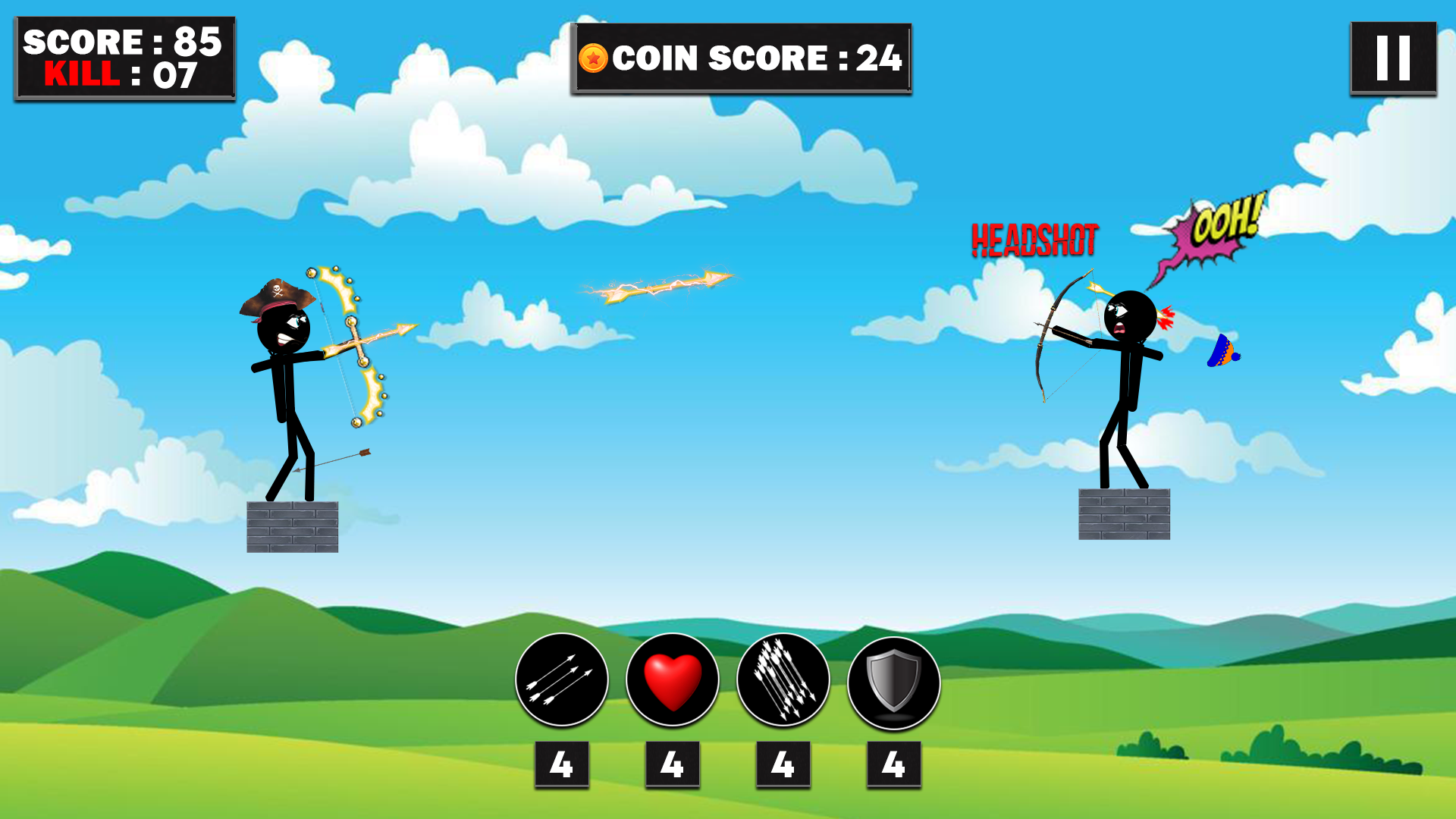Viewport: 1456px width, 819px height.
Task: Select the arrow bundle multi-shot power-up
Action: click(x=782, y=680)
